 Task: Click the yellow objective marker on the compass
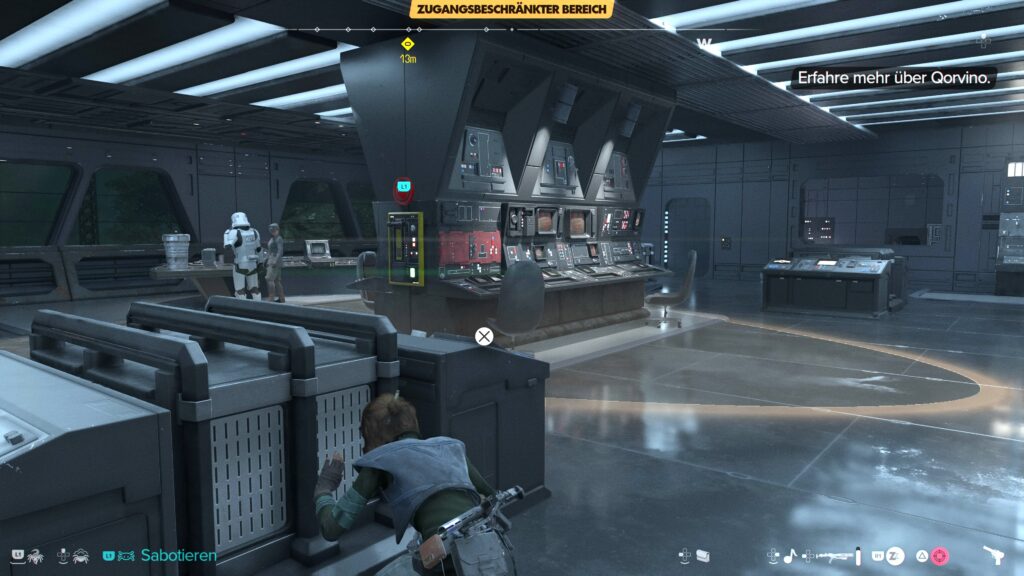[x=408, y=44]
